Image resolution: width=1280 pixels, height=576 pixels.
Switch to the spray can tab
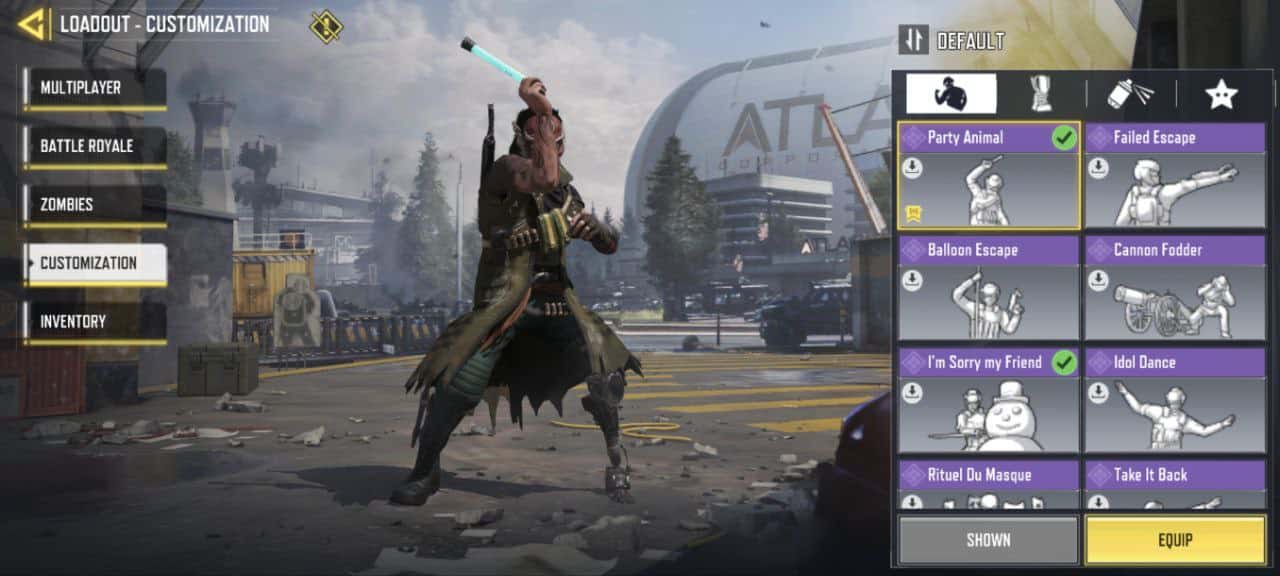[1130, 94]
